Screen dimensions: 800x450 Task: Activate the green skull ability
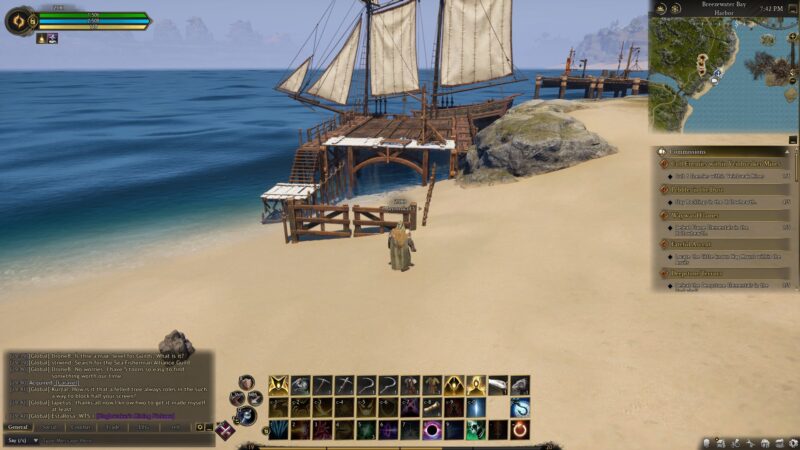click(x=476, y=430)
